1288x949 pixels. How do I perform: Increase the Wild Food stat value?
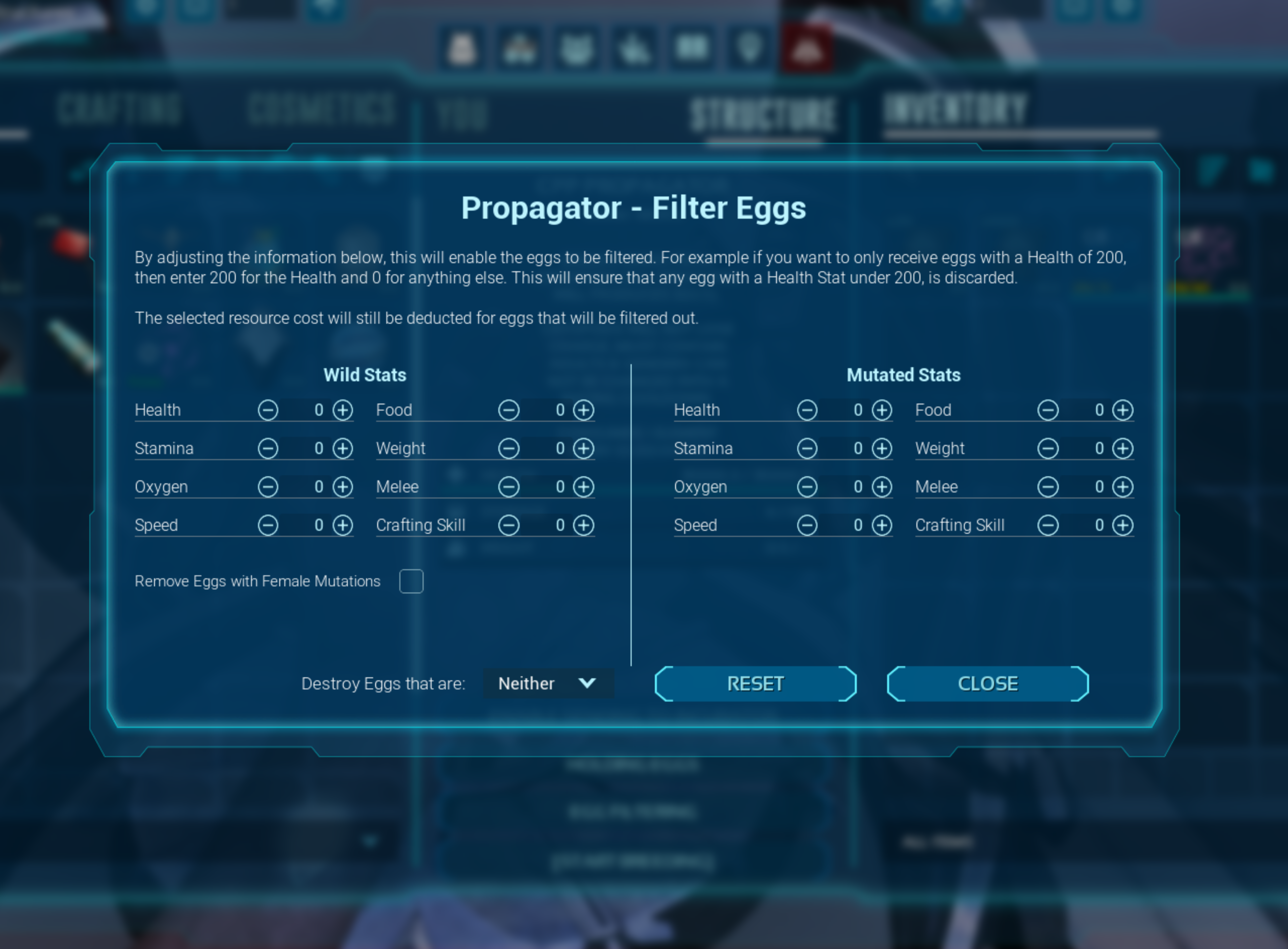[x=584, y=410]
